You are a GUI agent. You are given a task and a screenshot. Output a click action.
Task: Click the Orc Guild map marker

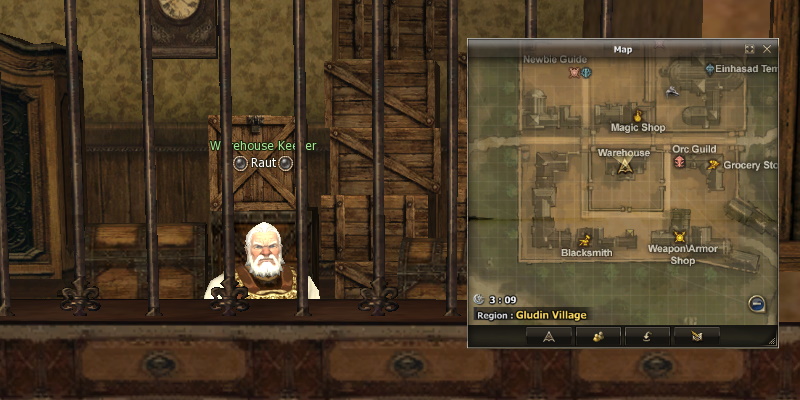click(x=680, y=161)
